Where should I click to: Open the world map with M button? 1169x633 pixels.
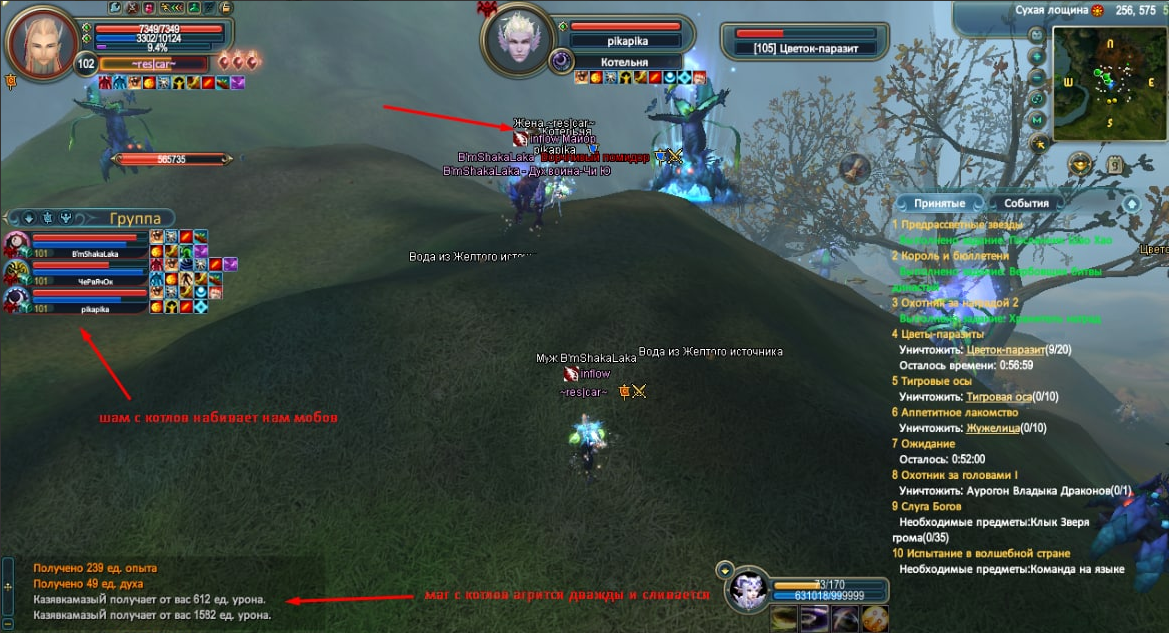click(x=1037, y=121)
